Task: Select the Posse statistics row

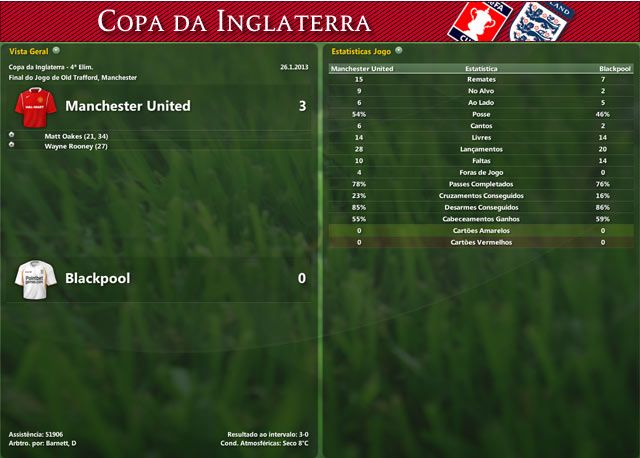Action: click(x=481, y=115)
